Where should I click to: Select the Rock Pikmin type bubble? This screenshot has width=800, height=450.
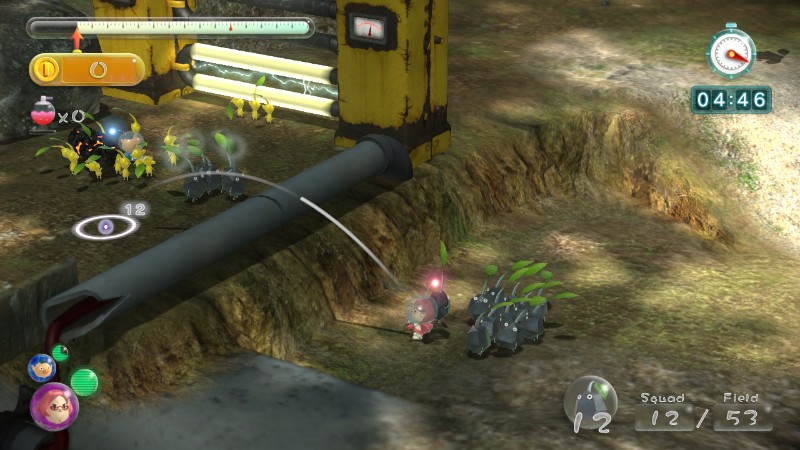[591, 402]
